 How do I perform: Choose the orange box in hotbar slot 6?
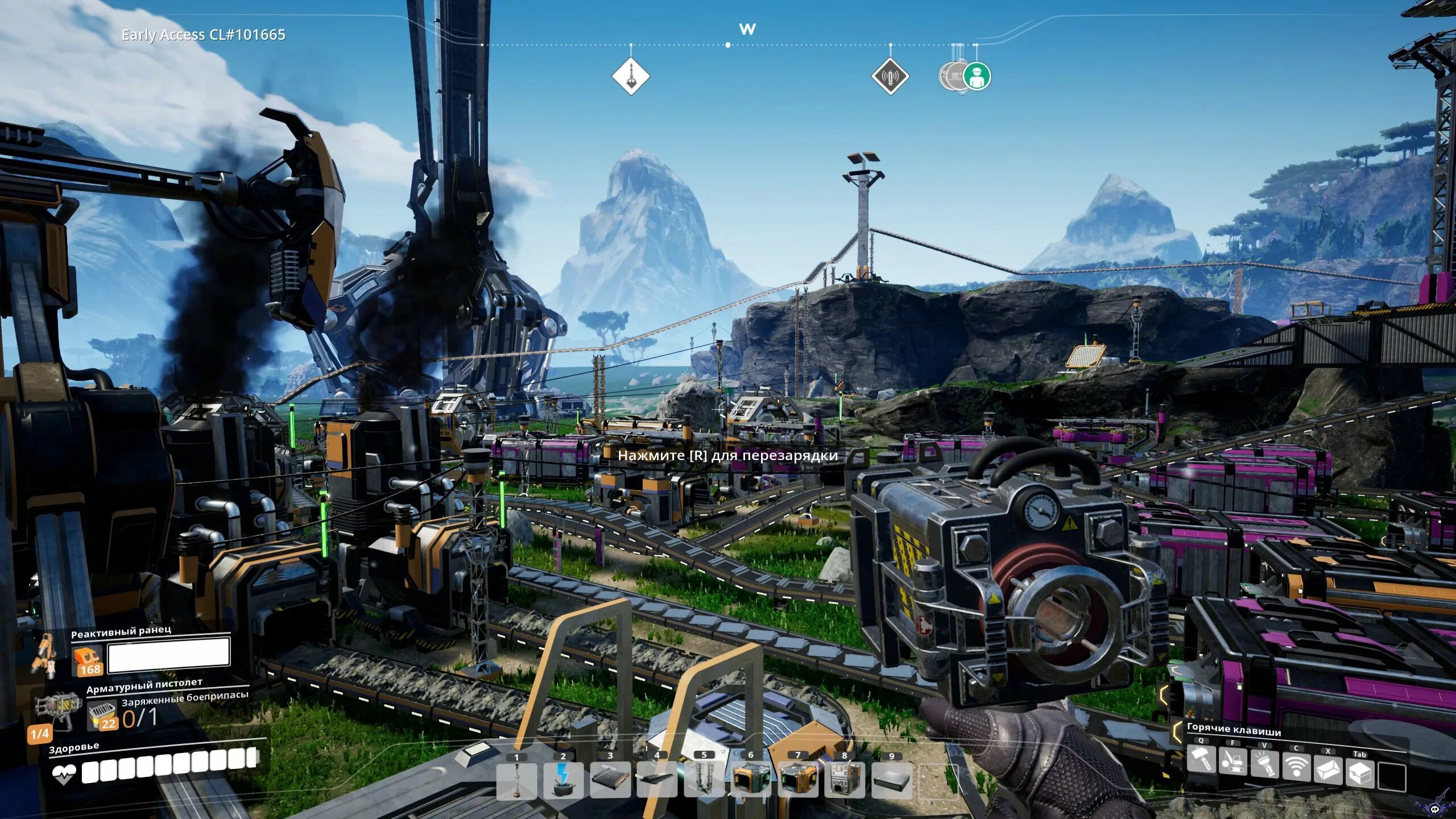pos(750,781)
